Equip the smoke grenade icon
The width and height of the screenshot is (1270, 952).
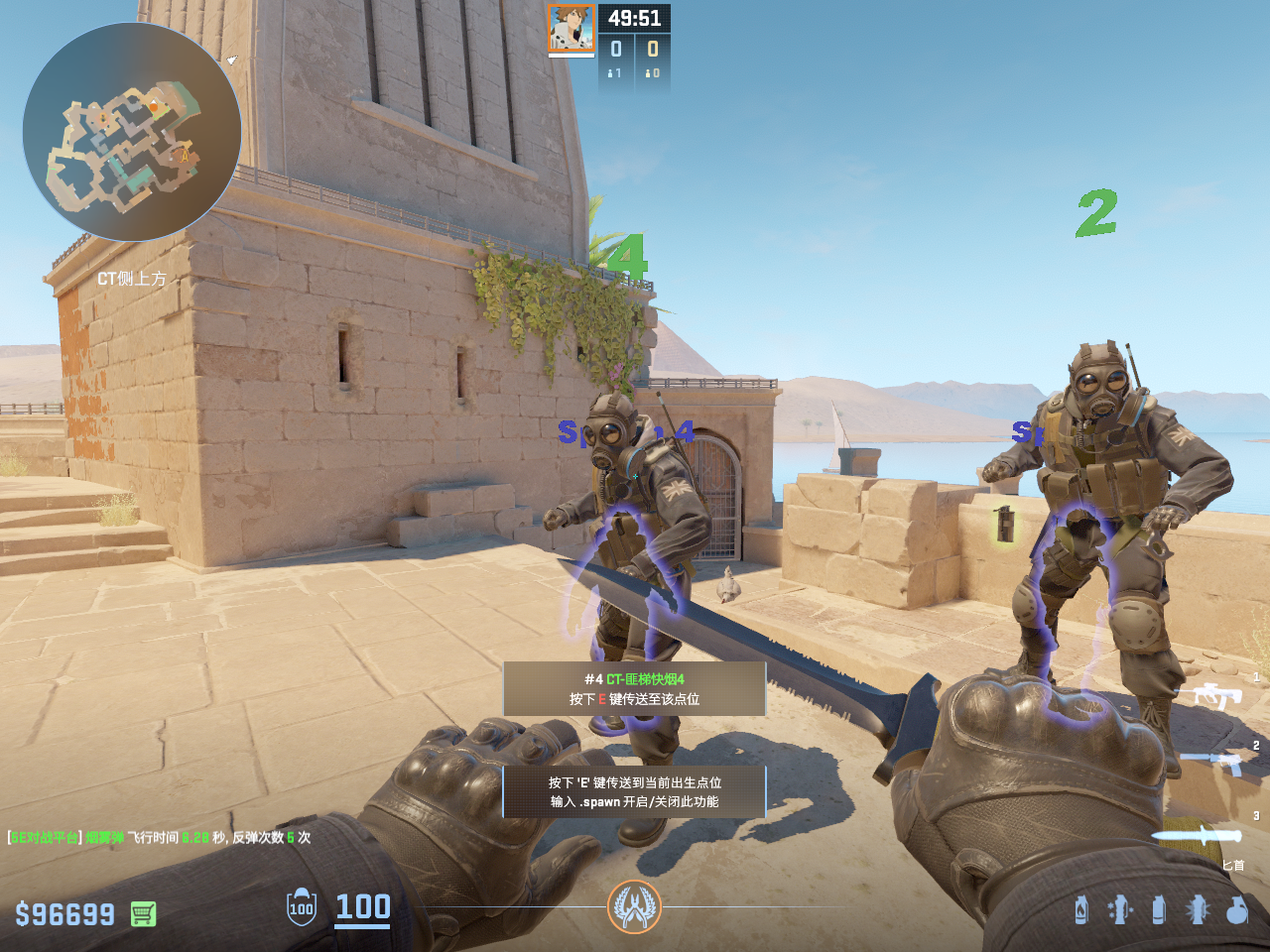(1158, 909)
